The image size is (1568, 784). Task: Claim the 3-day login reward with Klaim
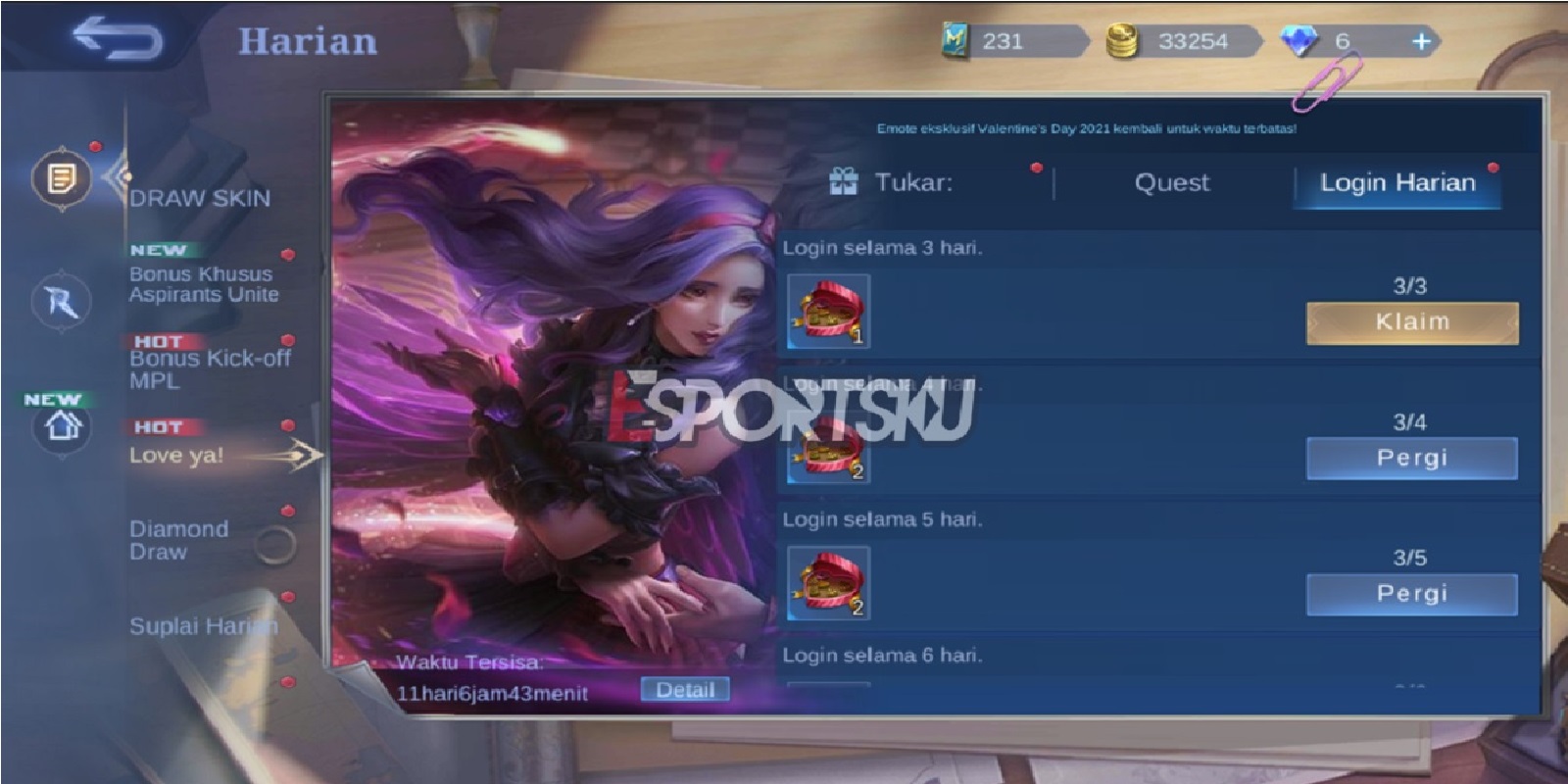tap(1409, 322)
